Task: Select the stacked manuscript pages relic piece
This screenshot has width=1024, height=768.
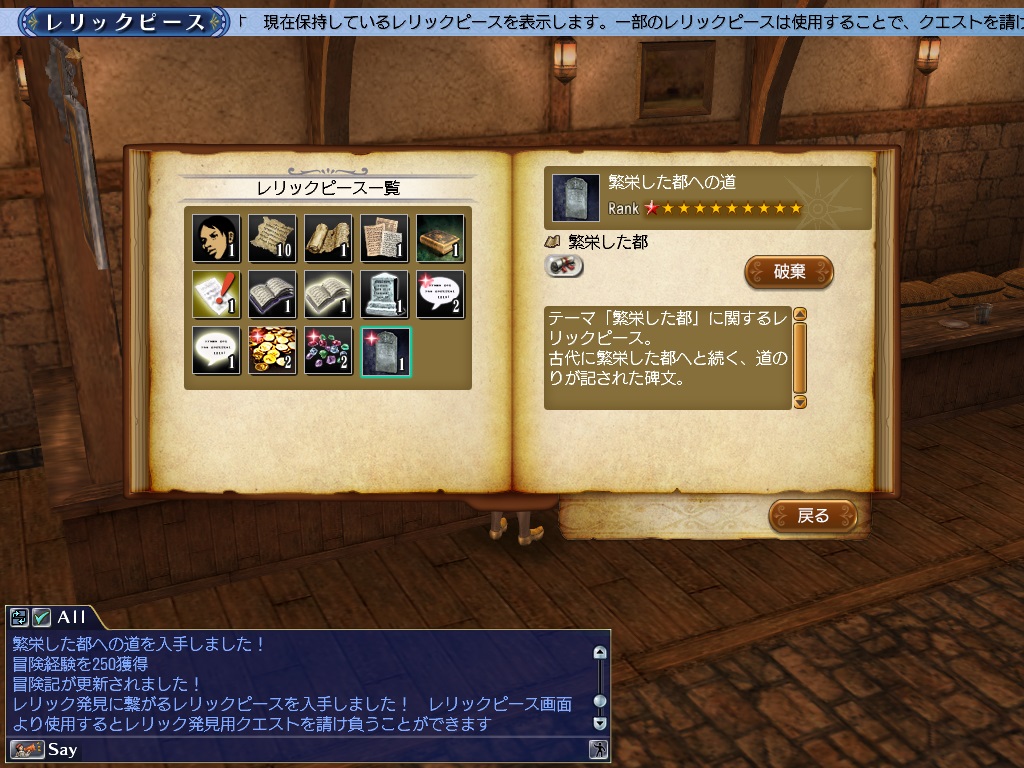Action: tap(385, 238)
